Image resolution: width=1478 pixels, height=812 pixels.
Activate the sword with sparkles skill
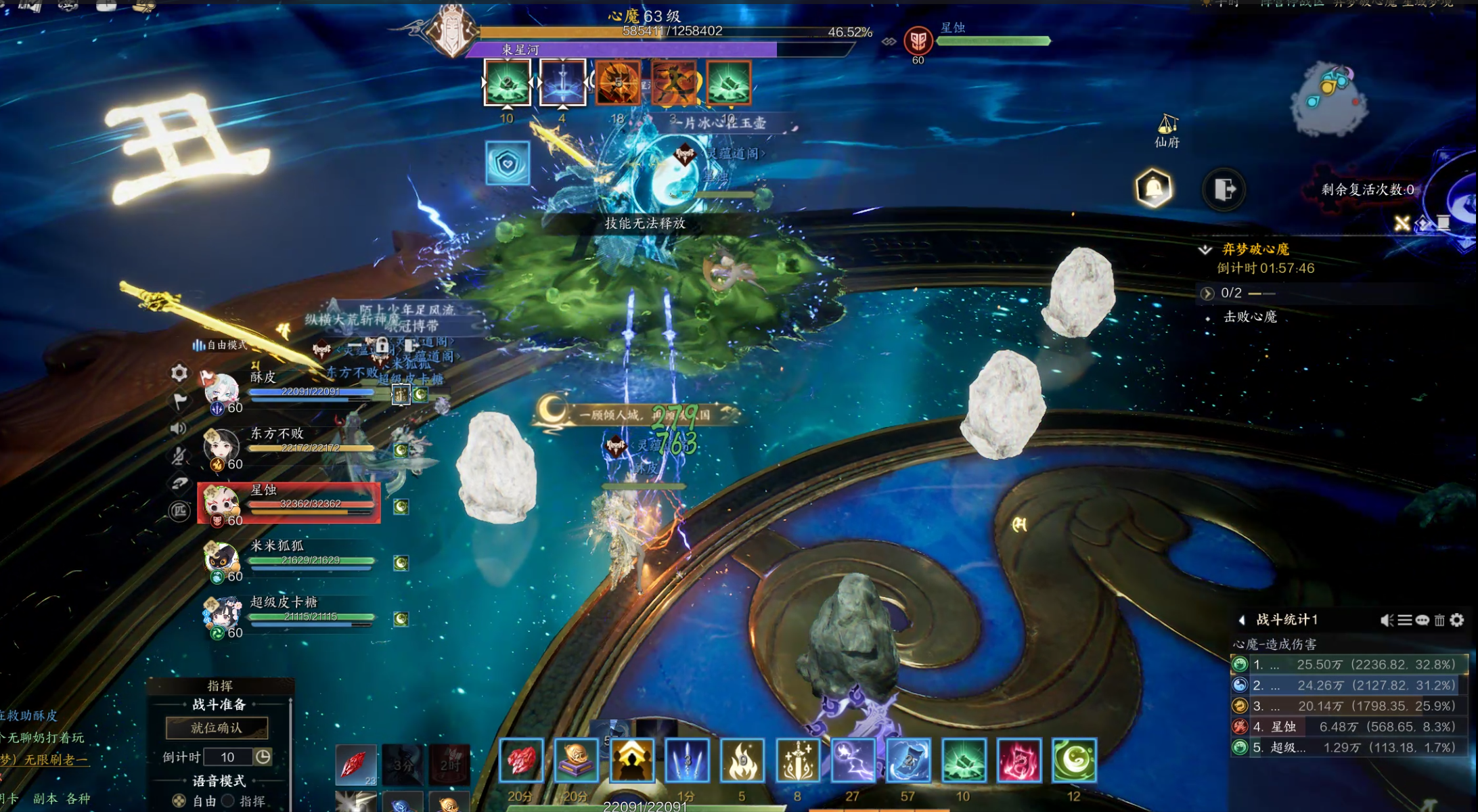[x=797, y=760]
